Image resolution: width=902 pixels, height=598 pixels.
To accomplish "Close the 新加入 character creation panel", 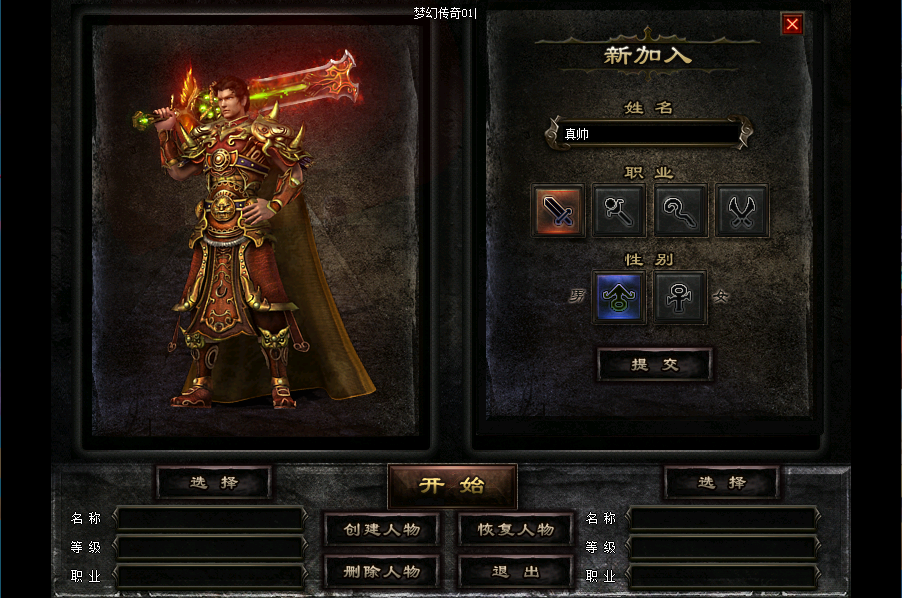I will [x=792, y=24].
